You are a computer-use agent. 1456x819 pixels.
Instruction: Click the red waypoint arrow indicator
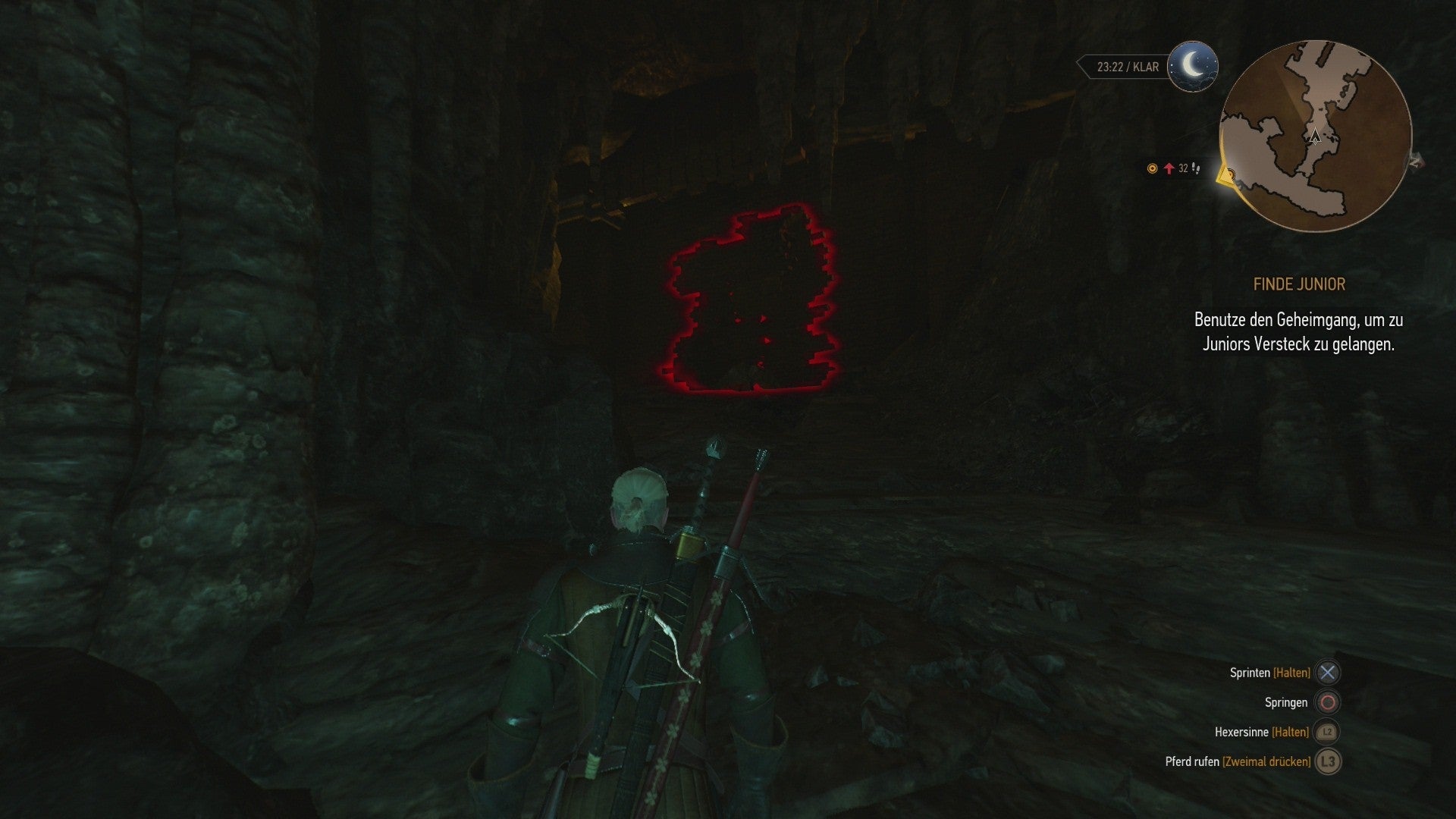(x=1169, y=168)
